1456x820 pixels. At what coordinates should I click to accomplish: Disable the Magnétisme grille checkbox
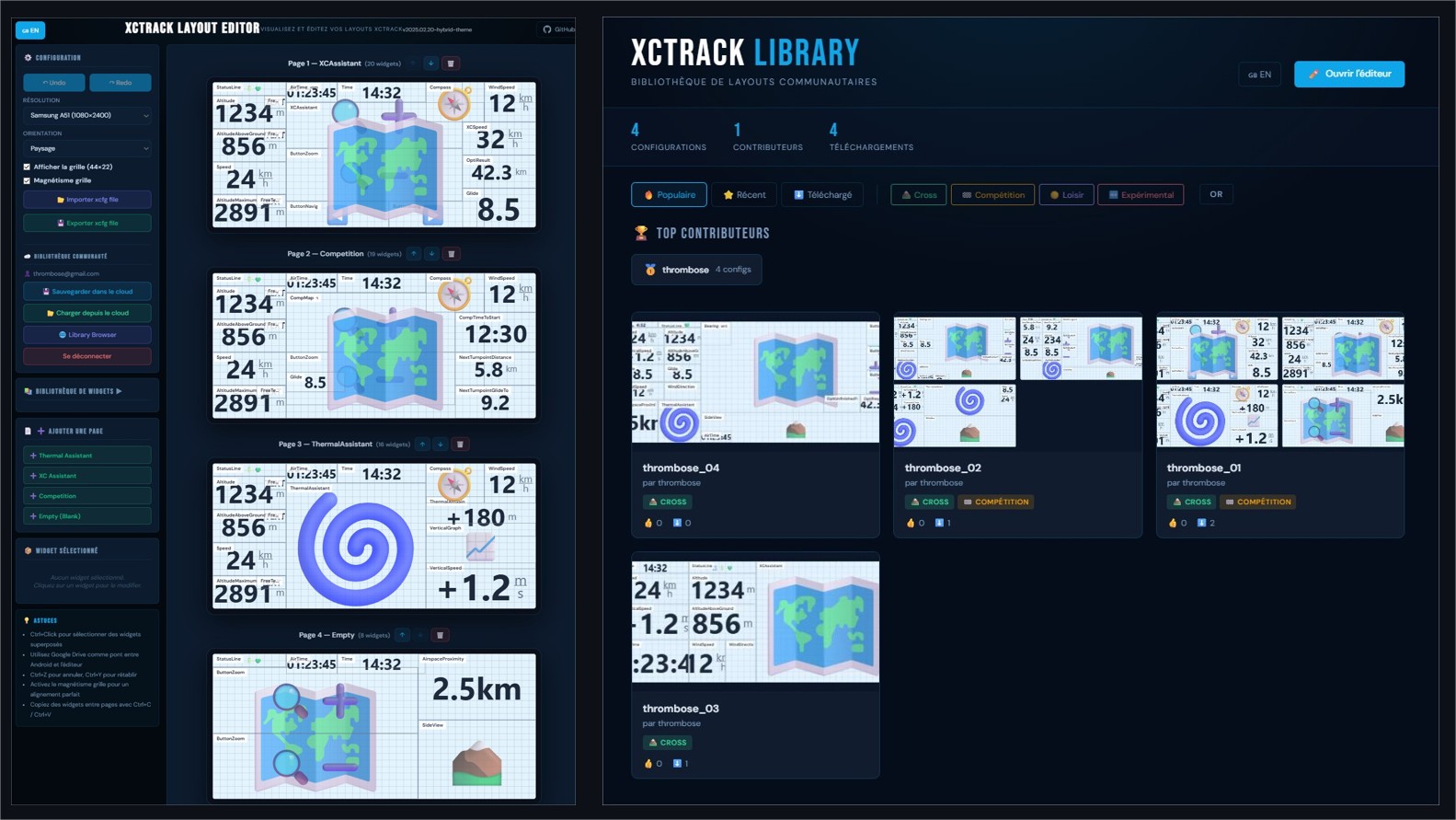pos(27,181)
